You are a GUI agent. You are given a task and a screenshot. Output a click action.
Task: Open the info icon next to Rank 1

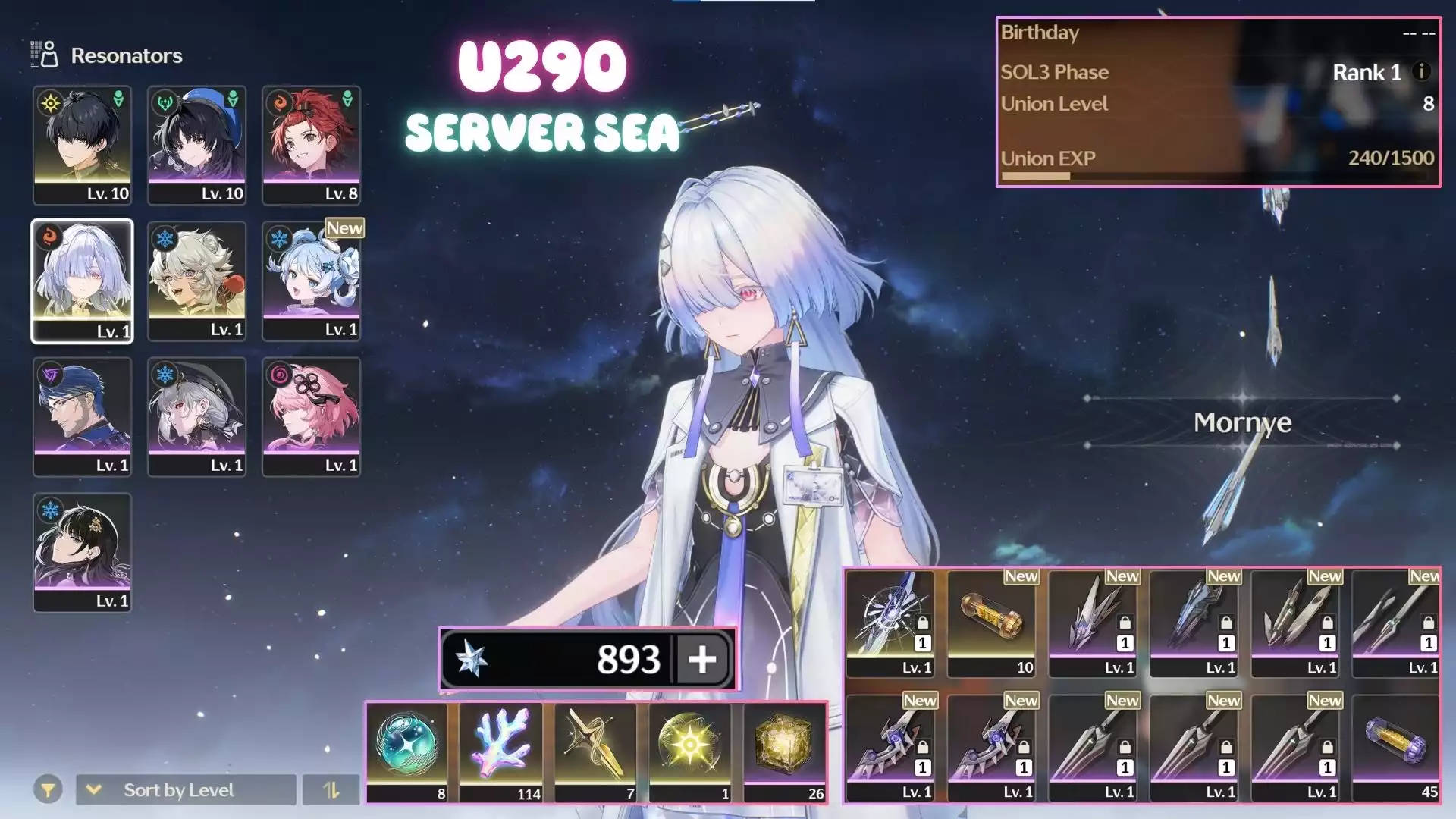tap(1422, 71)
